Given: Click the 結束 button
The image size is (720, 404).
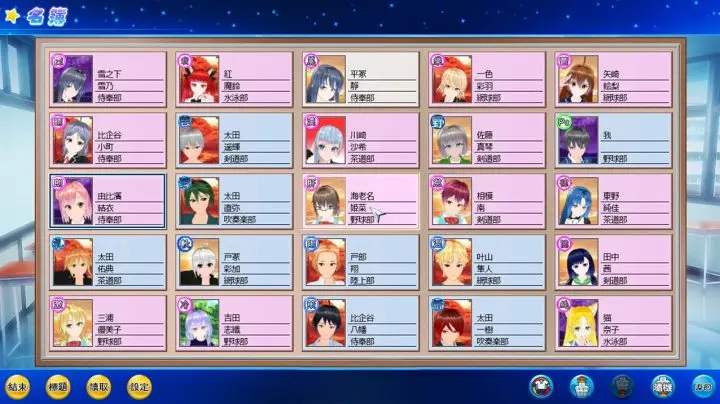Looking at the screenshot, I should pyautogui.click(x=17, y=385).
